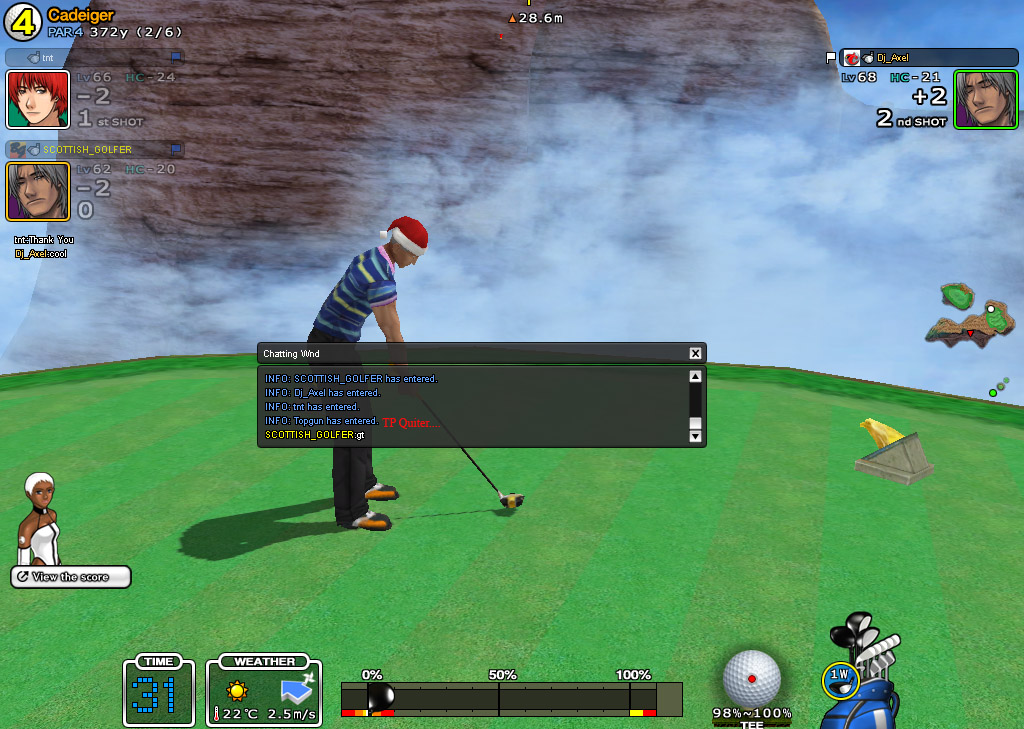Select tnt's red-haired player portrait
Image resolution: width=1024 pixels, height=729 pixels.
click(38, 100)
